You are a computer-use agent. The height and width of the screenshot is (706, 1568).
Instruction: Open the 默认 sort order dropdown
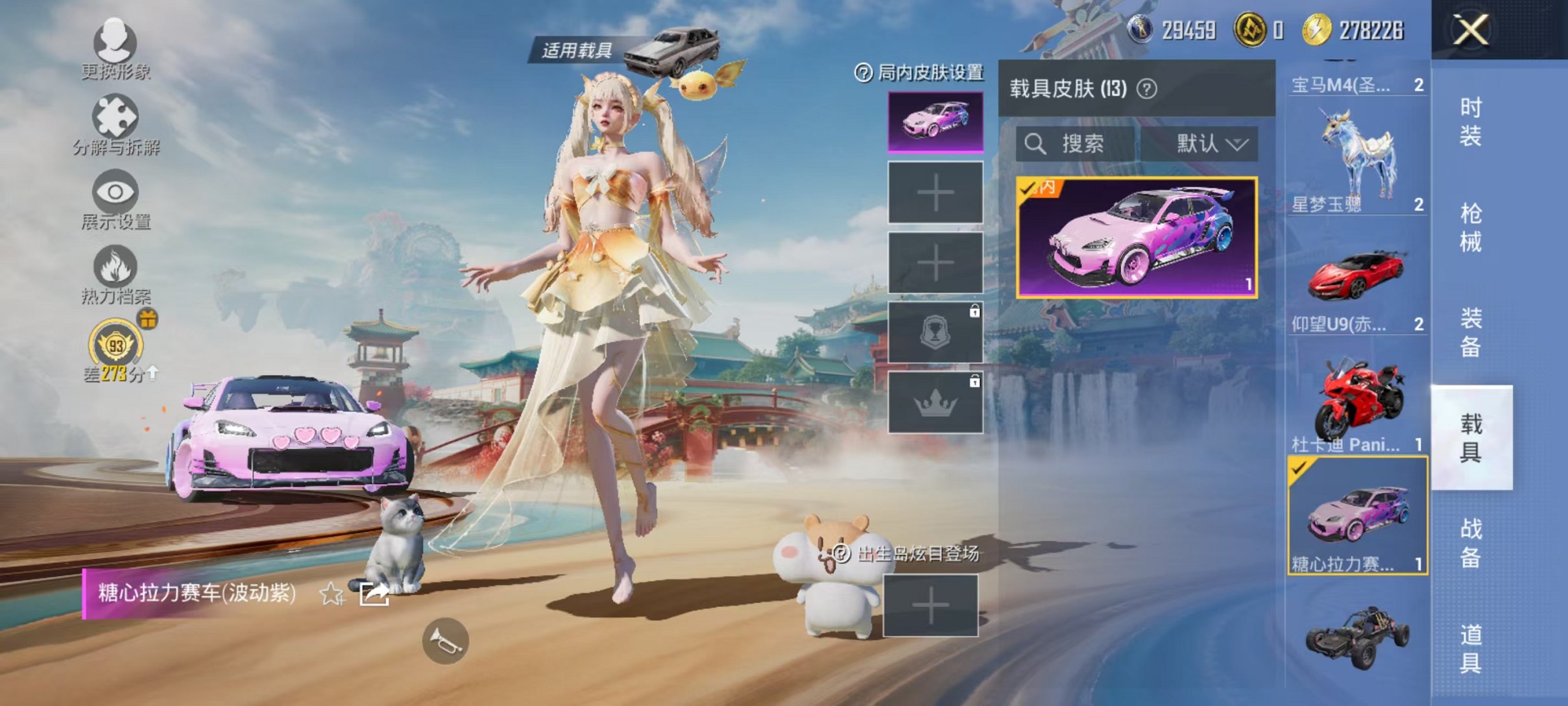click(1211, 144)
